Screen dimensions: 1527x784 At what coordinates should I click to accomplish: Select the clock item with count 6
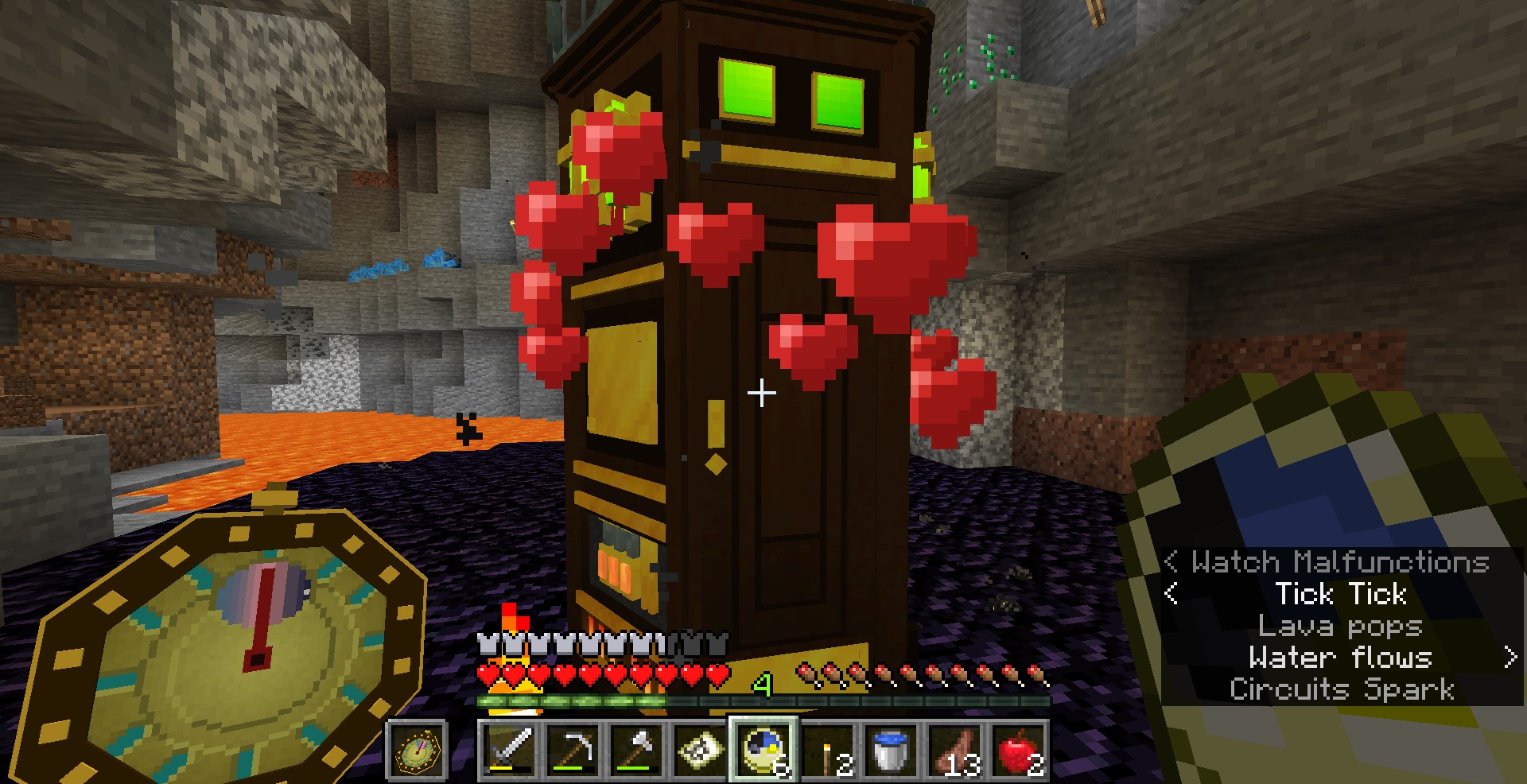click(x=763, y=750)
